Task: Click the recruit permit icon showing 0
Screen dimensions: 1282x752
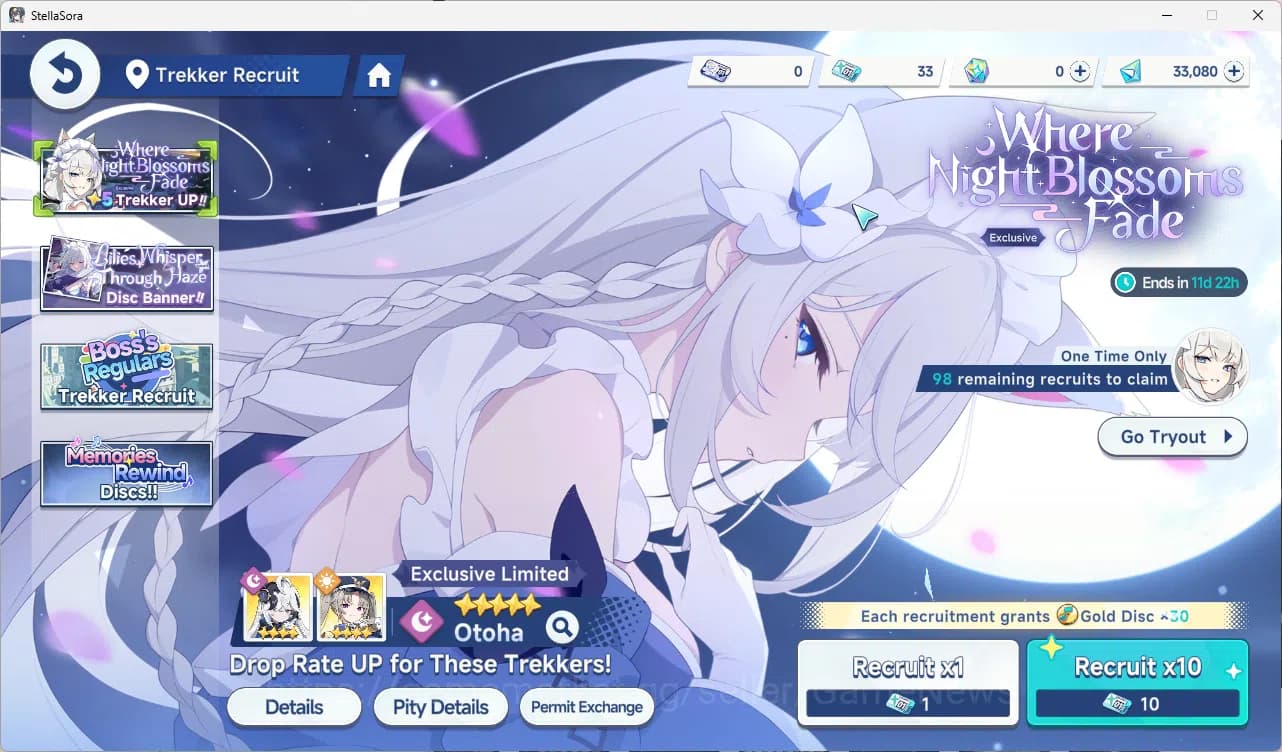Action: point(715,71)
